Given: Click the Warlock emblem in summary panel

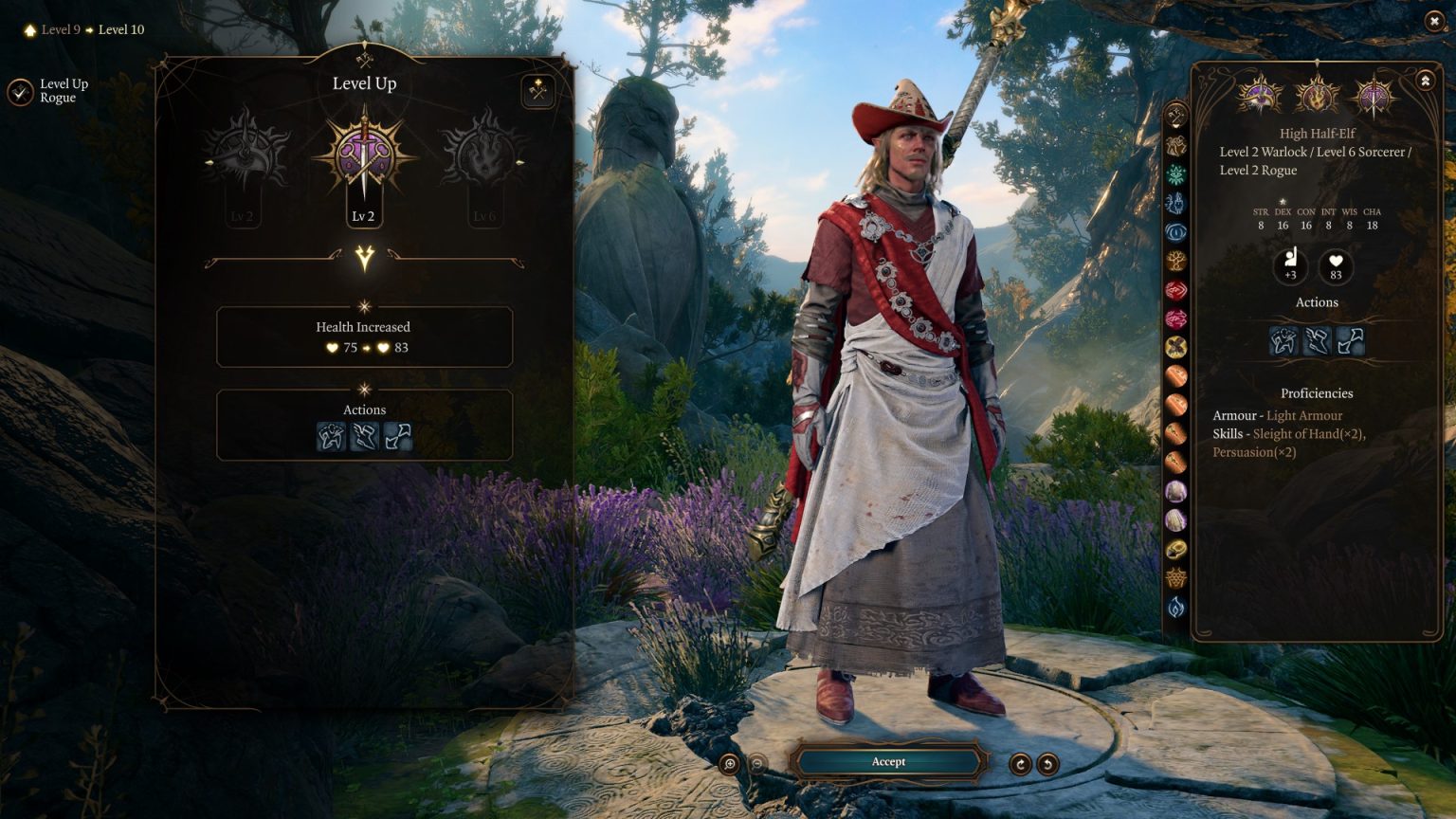Looking at the screenshot, I should [1260, 96].
